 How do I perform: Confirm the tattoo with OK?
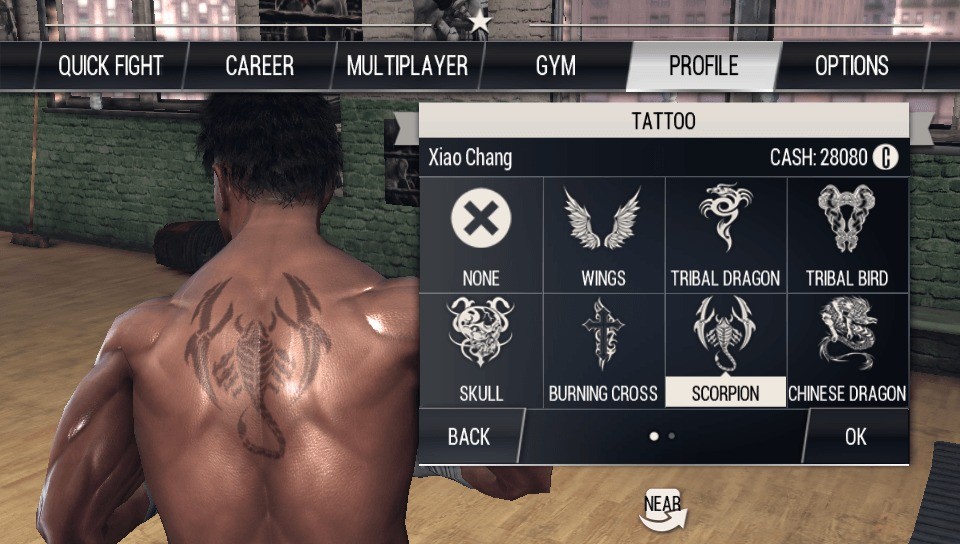856,436
